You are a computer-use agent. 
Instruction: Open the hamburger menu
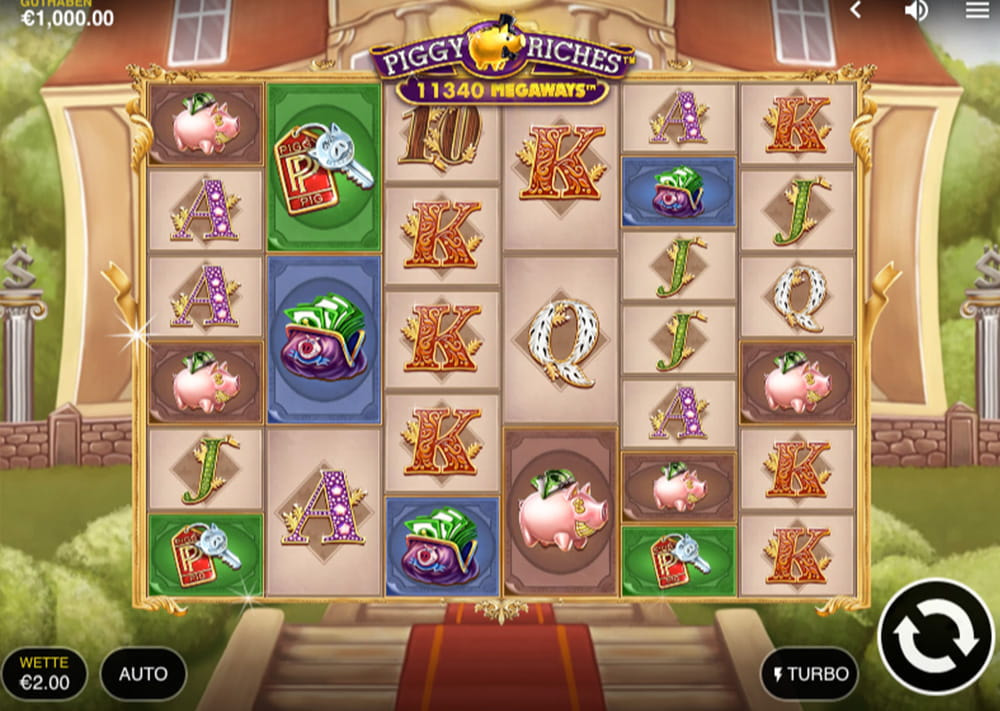click(977, 10)
